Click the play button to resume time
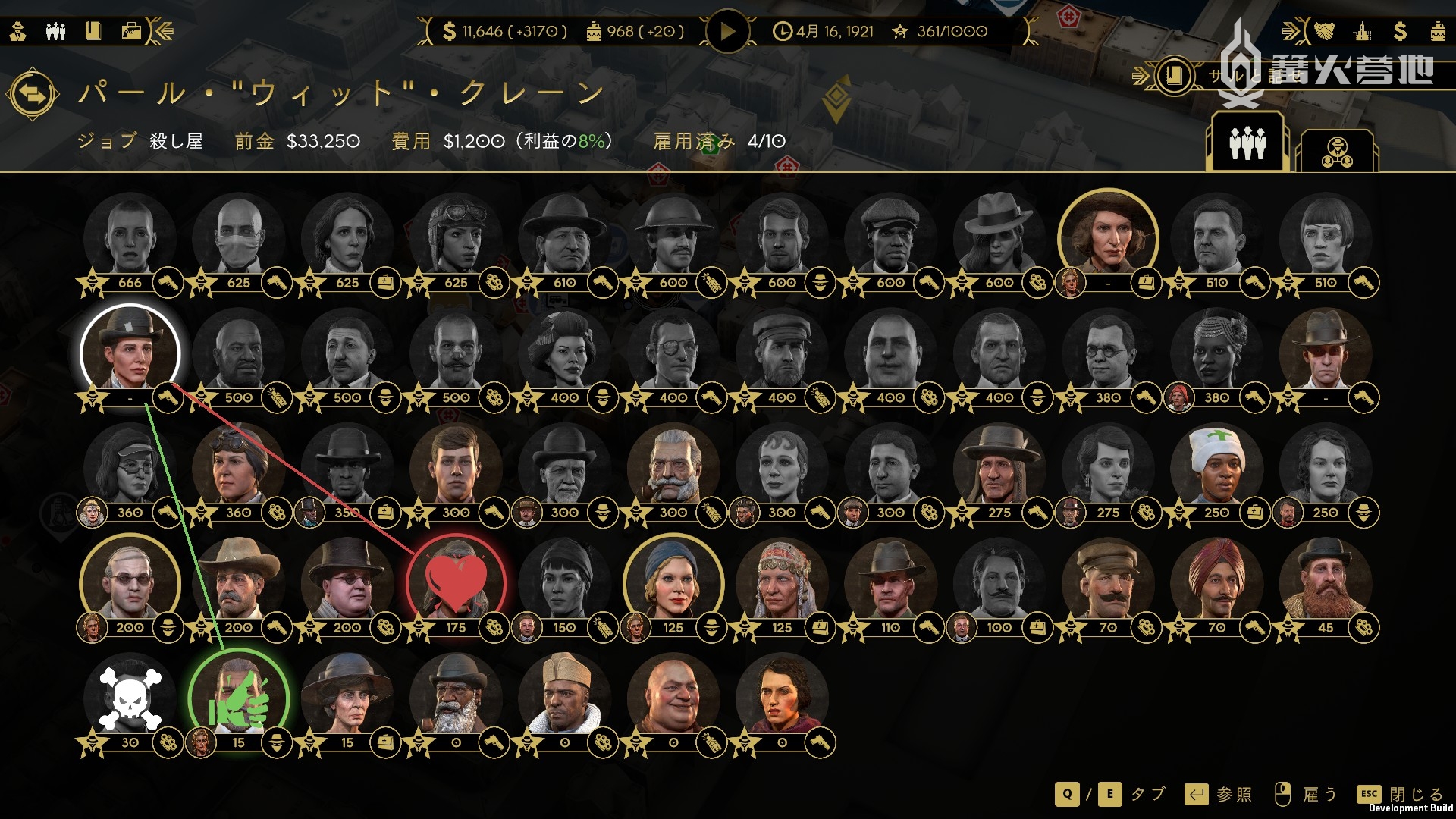 tap(726, 32)
